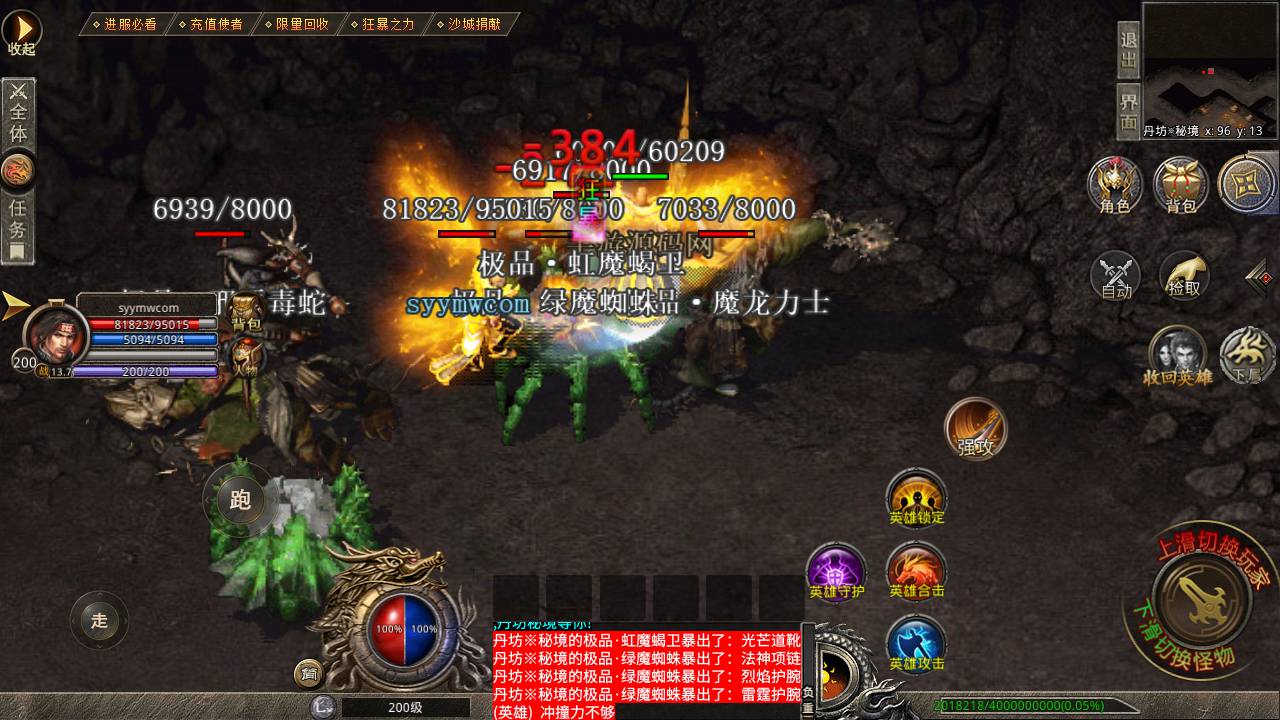Open the 充值使者 menu entry
Screen dimensions: 1280x720
(x=214, y=24)
